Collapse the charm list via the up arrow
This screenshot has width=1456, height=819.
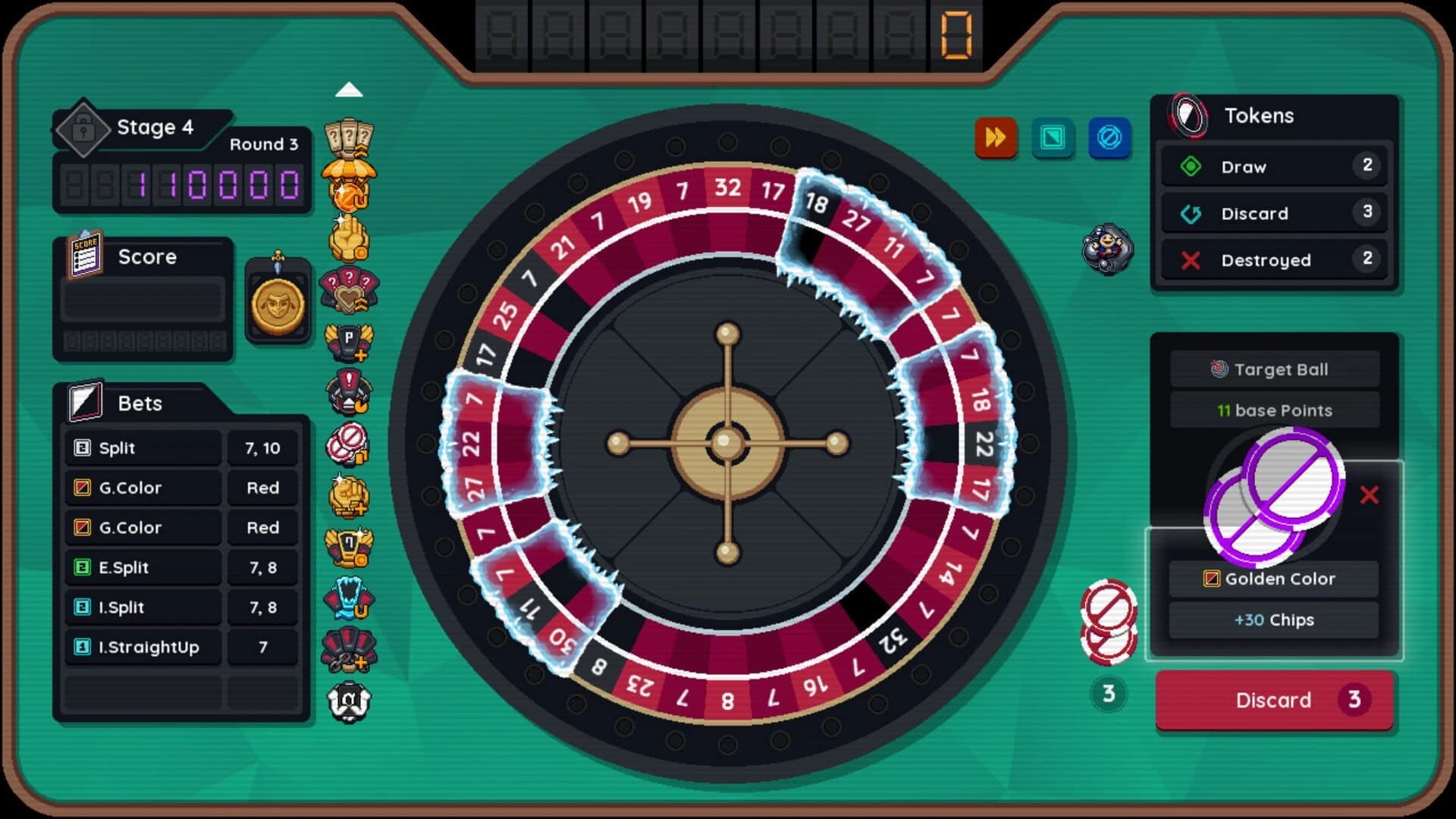[349, 89]
